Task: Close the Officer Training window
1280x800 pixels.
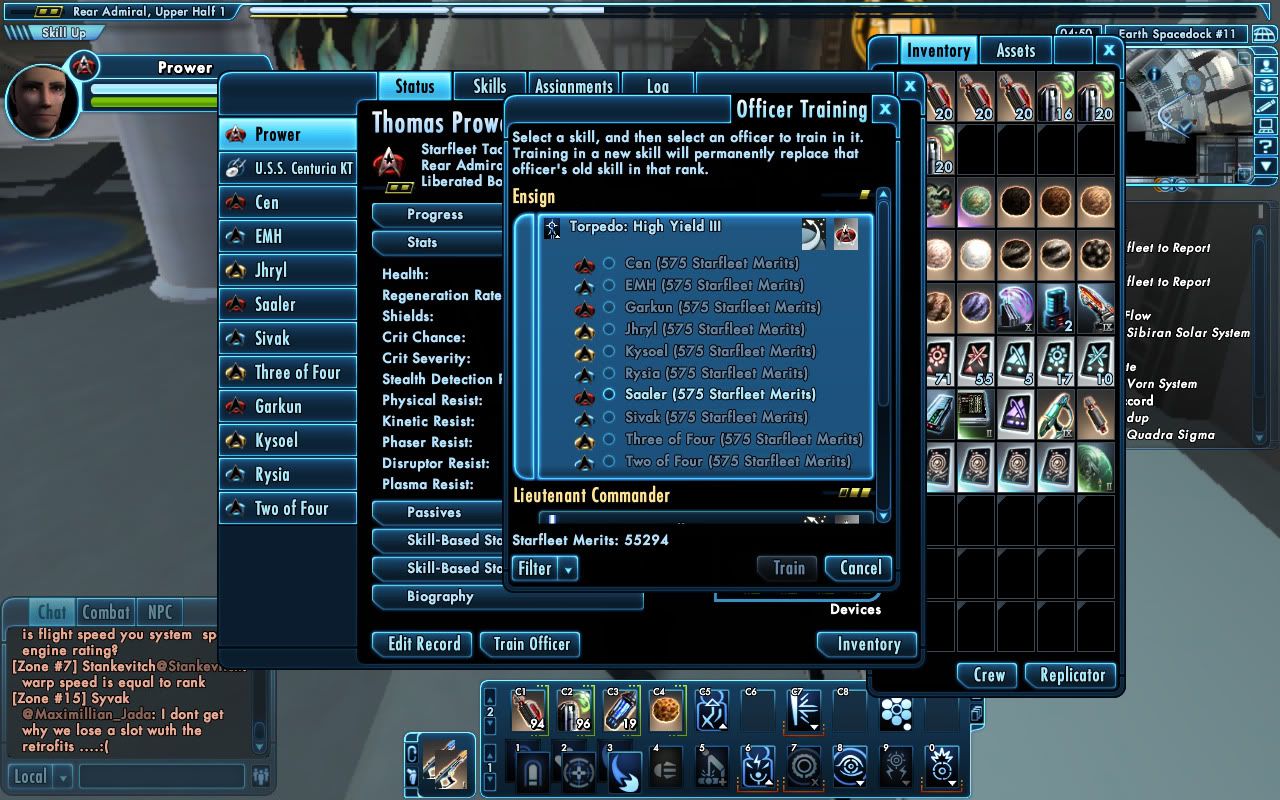Action: [884, 109]
